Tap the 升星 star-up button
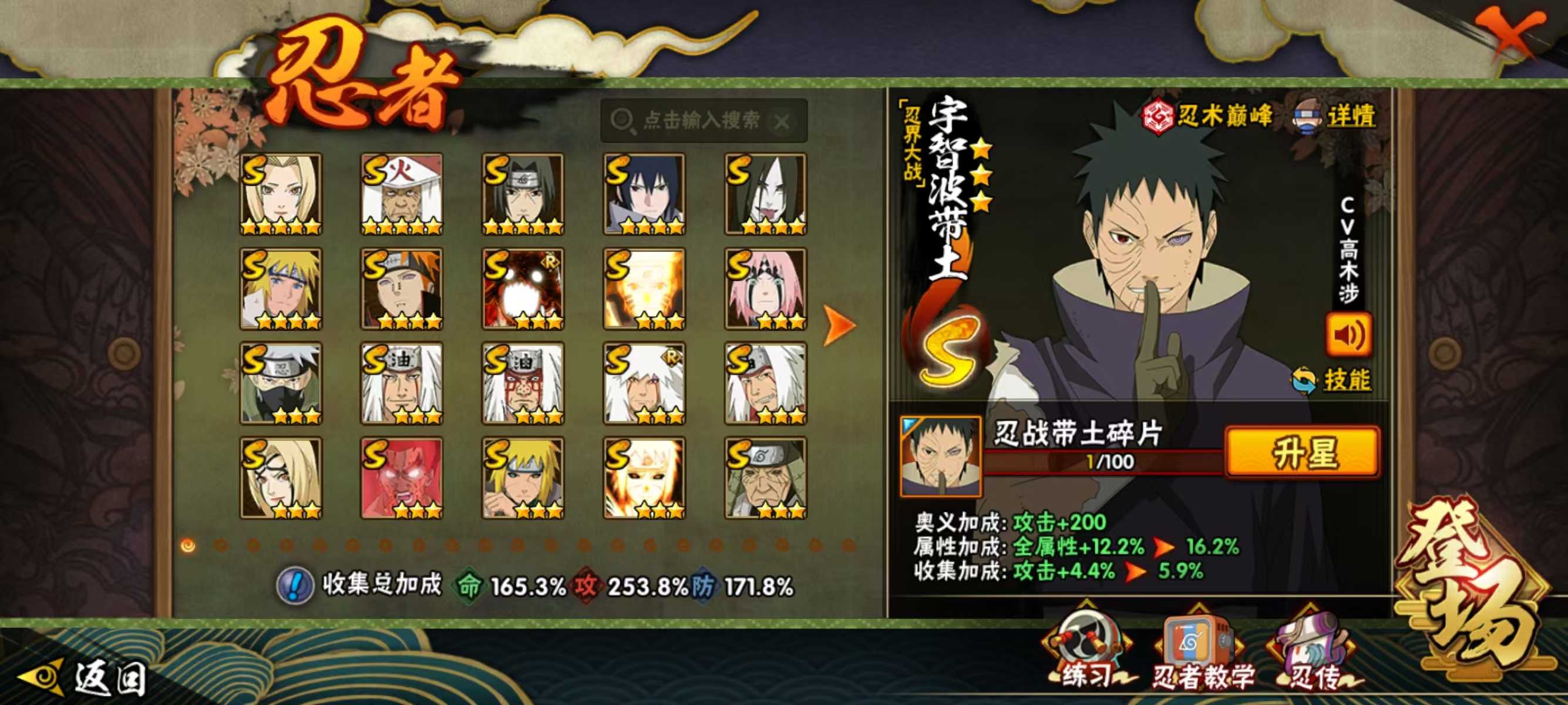 click(x=1303, y=452)
